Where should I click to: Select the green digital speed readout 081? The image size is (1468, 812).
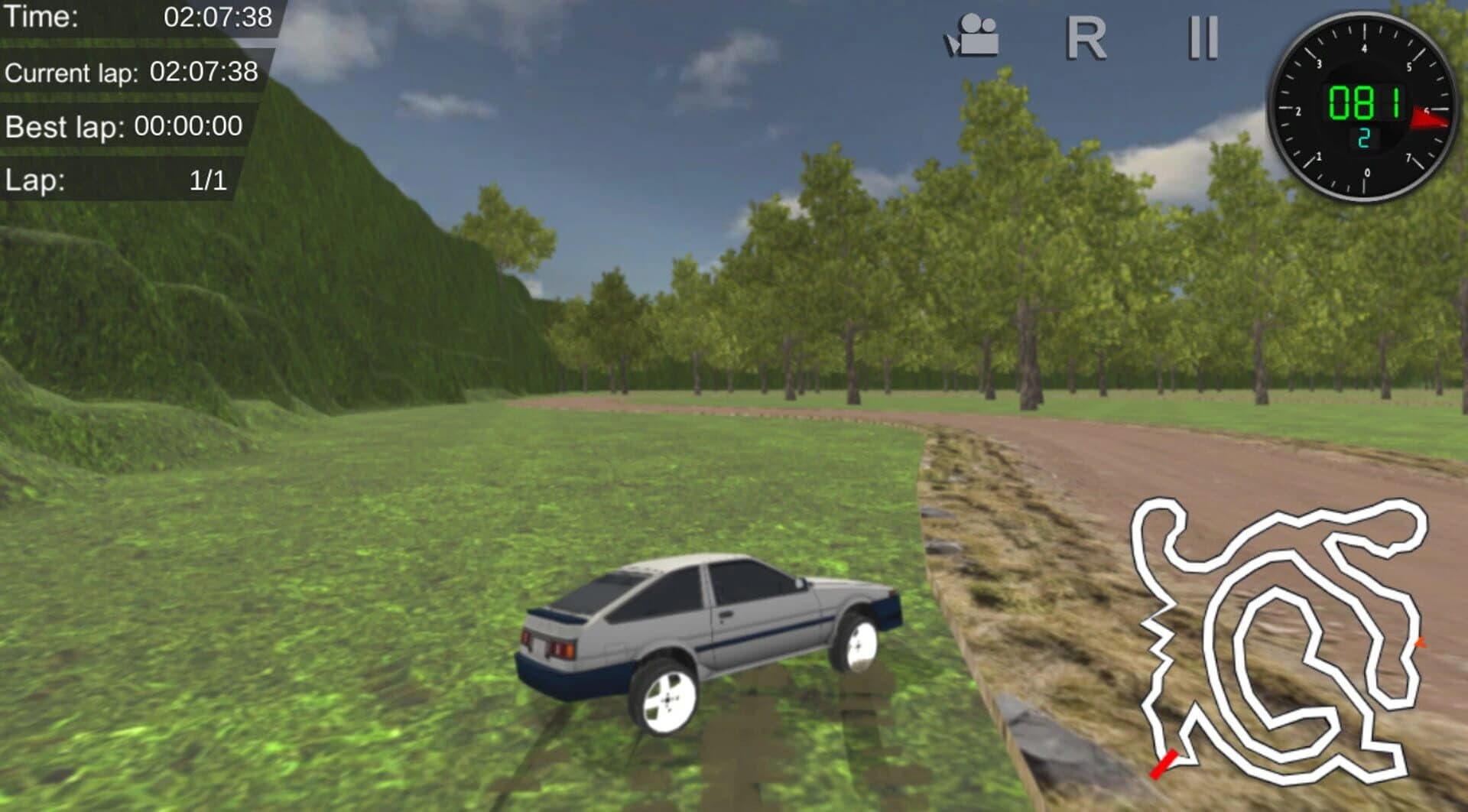1365,102
